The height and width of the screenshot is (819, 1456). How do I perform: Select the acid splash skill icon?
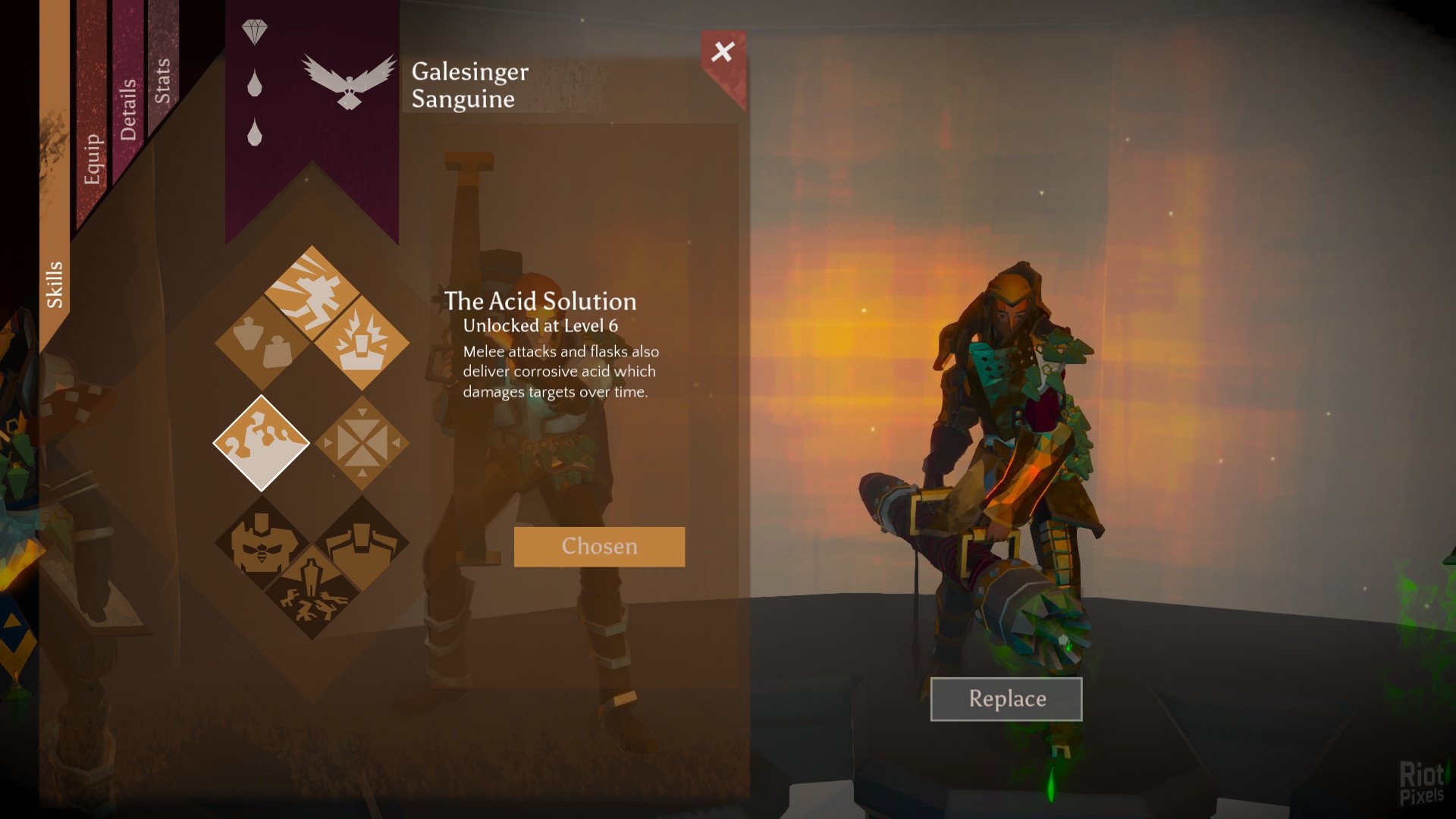(262, 444)
